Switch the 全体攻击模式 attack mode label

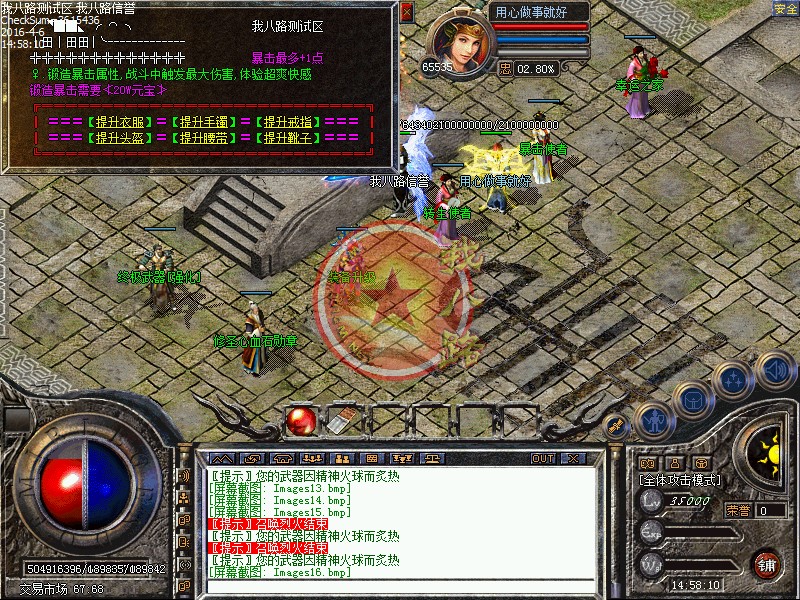coord(680,480)
